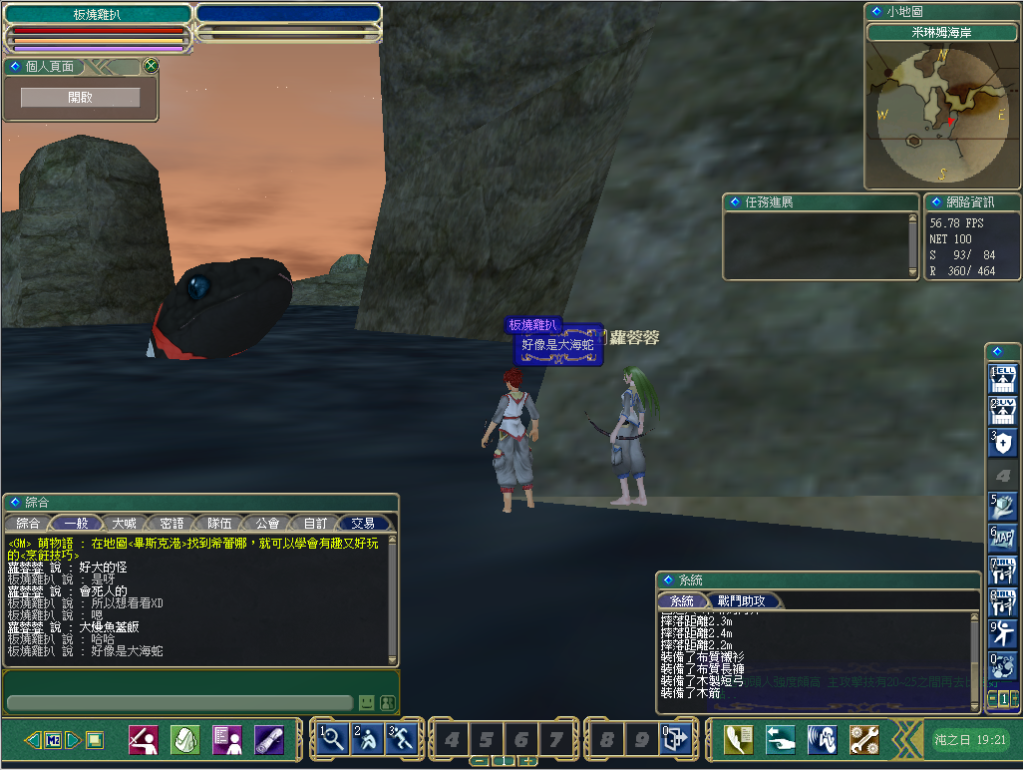Click the chat message input field
The height and width of the screenshot is (770, 1023).
tap(180, 703)
